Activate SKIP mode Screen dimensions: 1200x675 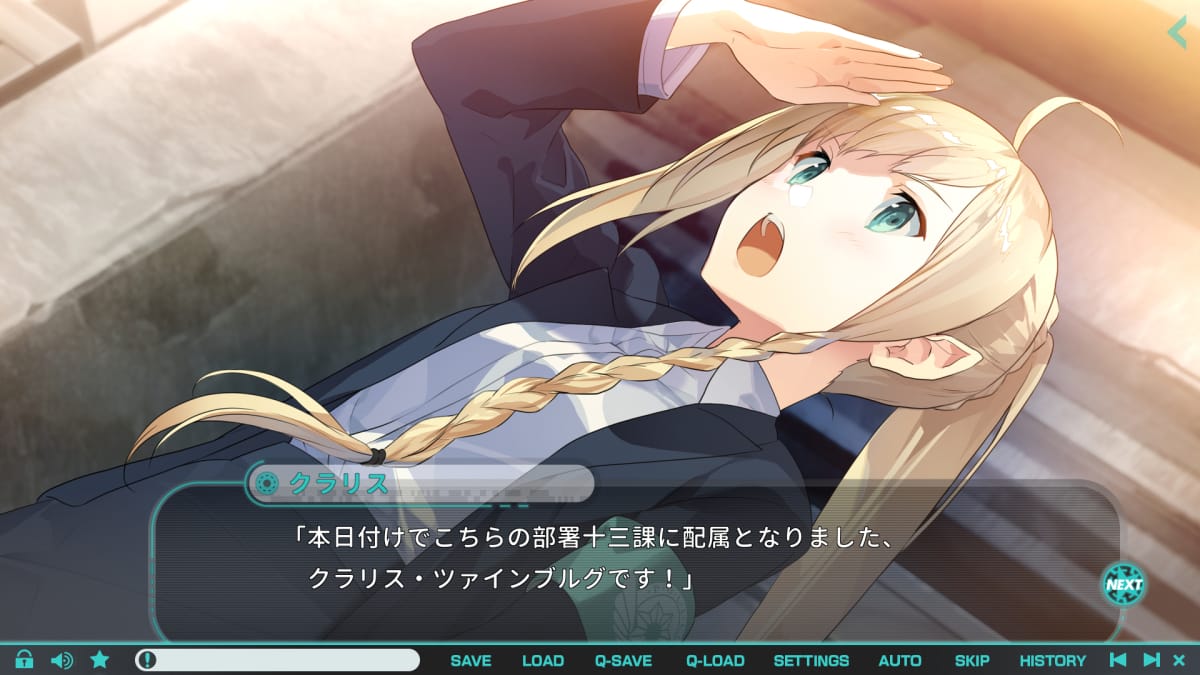click(972, 661)
